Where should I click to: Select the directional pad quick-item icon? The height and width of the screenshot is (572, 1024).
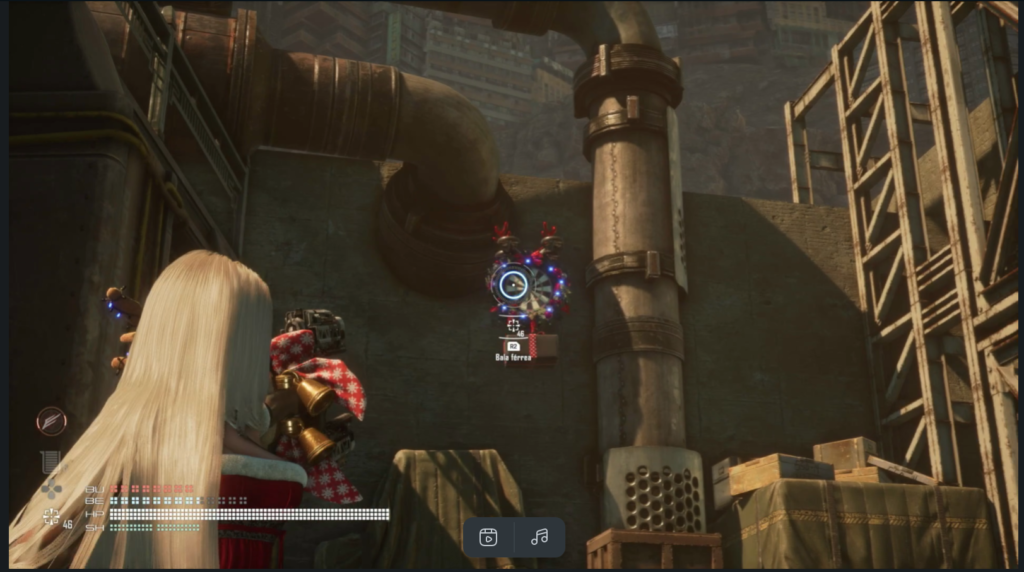point(51,489)
